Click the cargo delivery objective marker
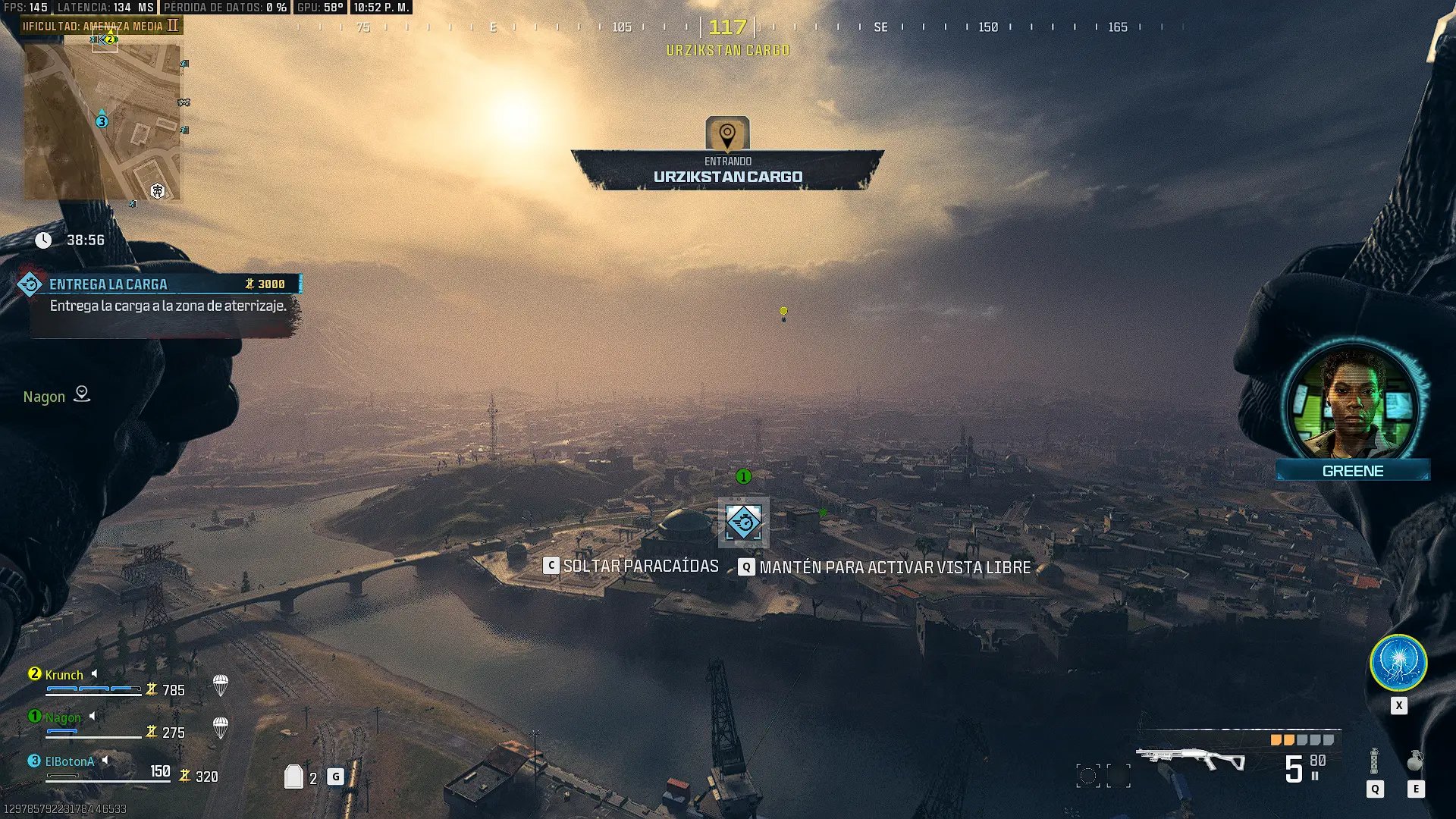This screenshot has height=819, width=1456. click(743, 522)
